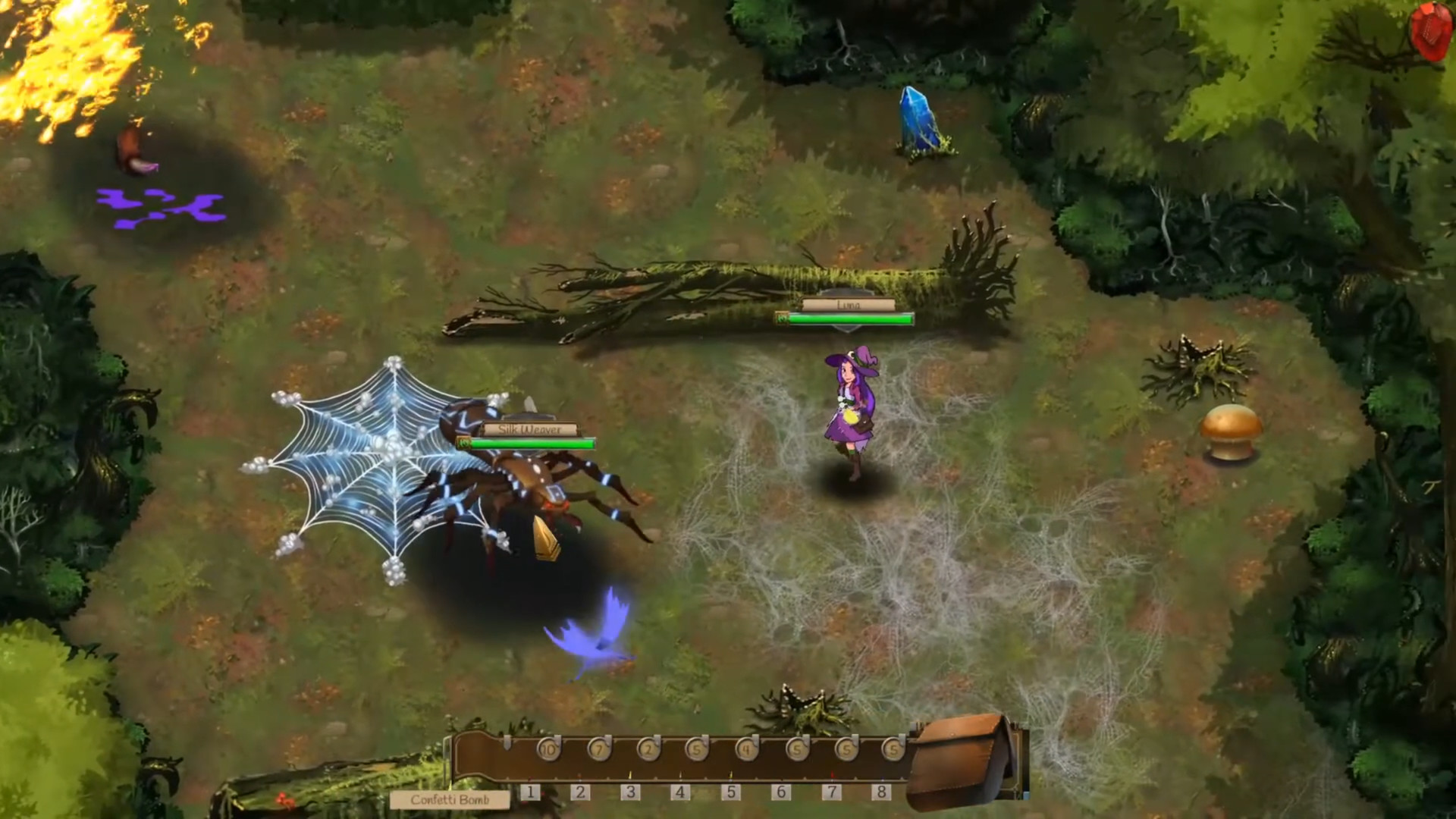Viewport: 1456px width, 819px height.
Task: Click slot 7's circular charge counter
Action: [846, 749]
